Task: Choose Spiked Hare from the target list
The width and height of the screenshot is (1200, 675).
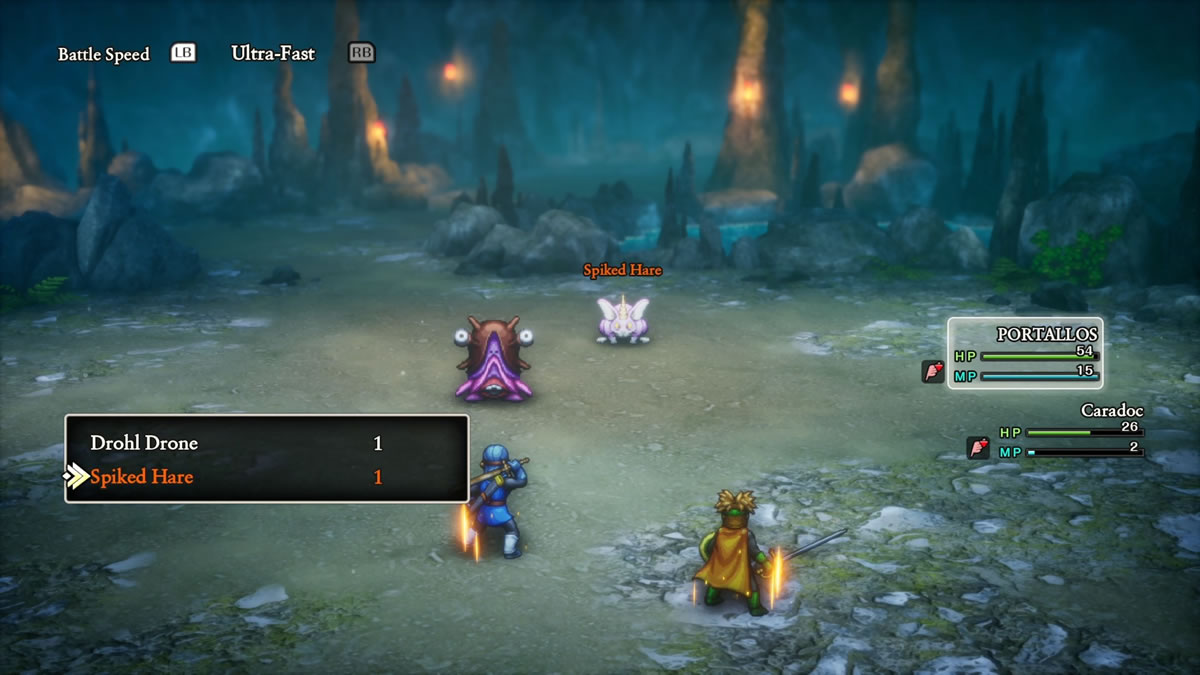Action: coord(142,477)
